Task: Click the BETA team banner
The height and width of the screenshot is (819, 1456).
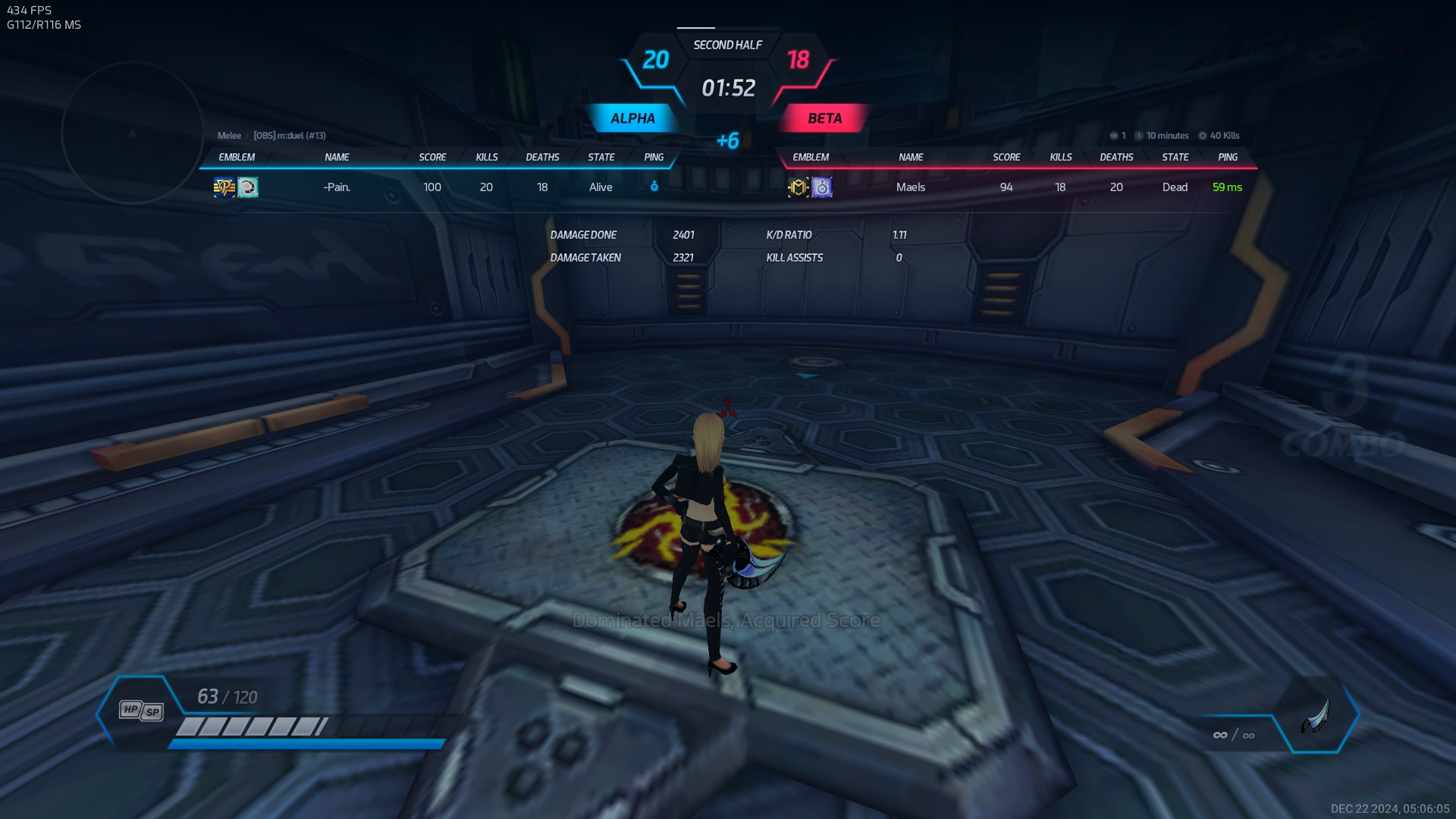Action: coord(824,118)
